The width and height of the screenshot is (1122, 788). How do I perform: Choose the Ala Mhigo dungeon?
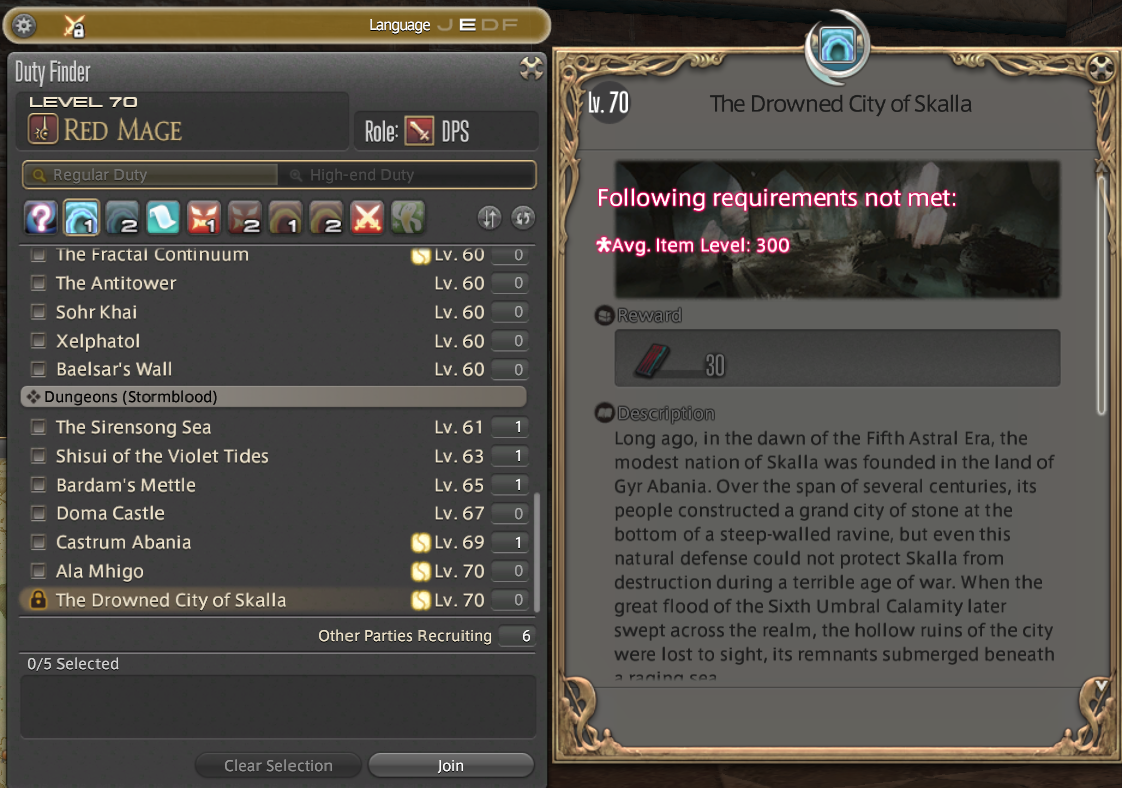click(39, 571)
